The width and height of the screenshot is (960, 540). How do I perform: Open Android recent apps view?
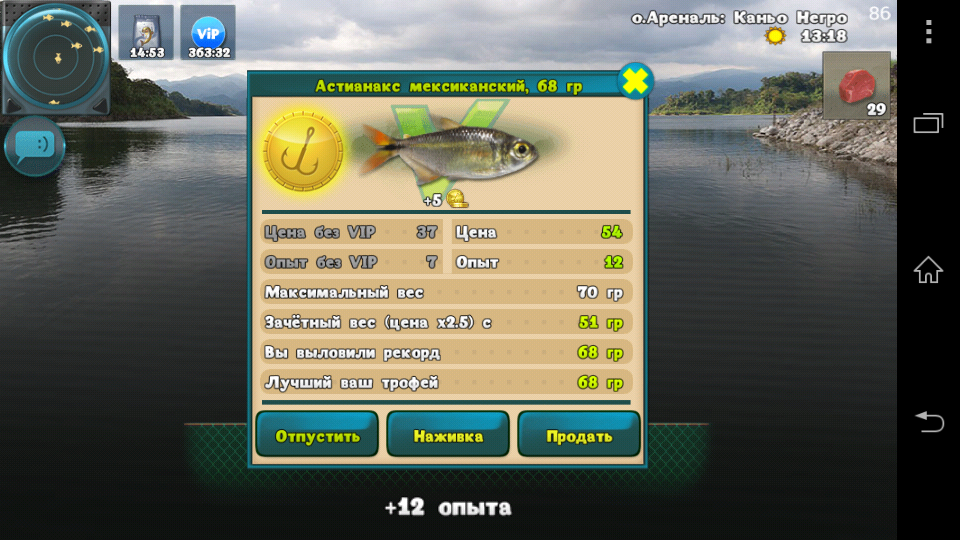tap(928, 124)
